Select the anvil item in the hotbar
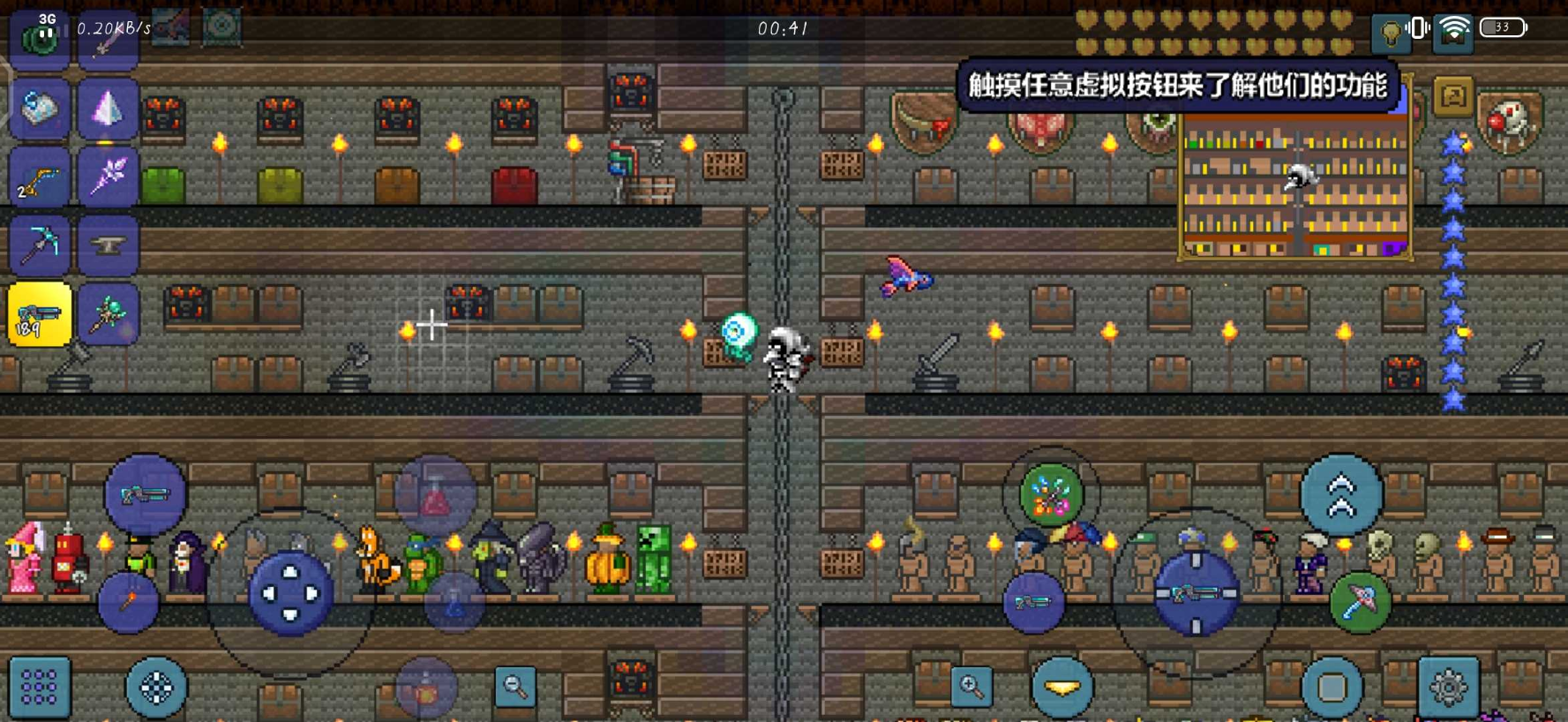1568x722 pixels. tap(109, 244)
